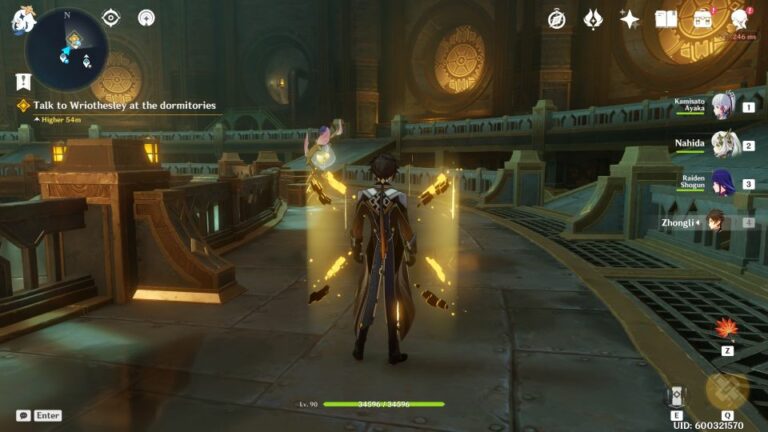
Task: Open the Battle Pass emblem icon
Action: coord(593,19)
